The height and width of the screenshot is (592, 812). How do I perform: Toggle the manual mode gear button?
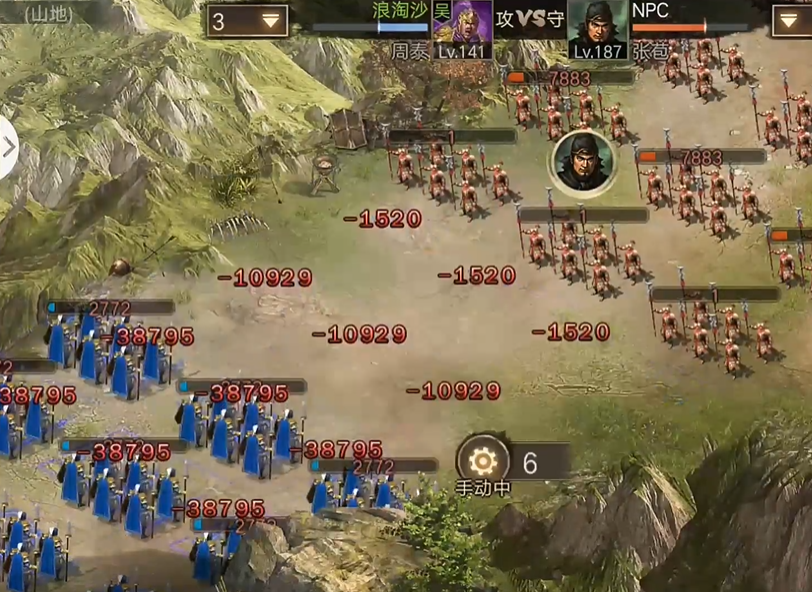pyautogui.click(x=483, y=461)
